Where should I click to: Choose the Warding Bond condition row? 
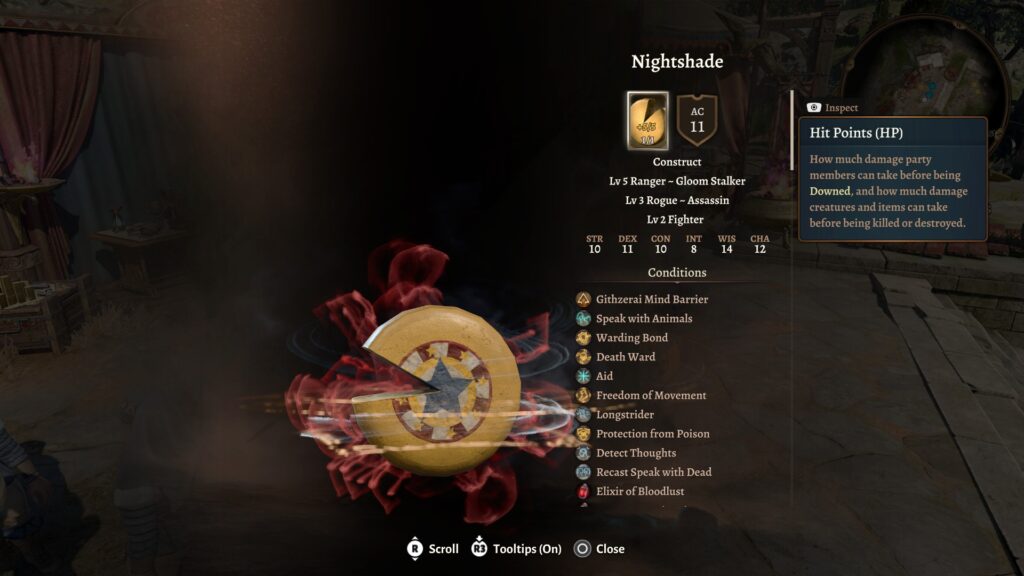click(x=631, y=338)
